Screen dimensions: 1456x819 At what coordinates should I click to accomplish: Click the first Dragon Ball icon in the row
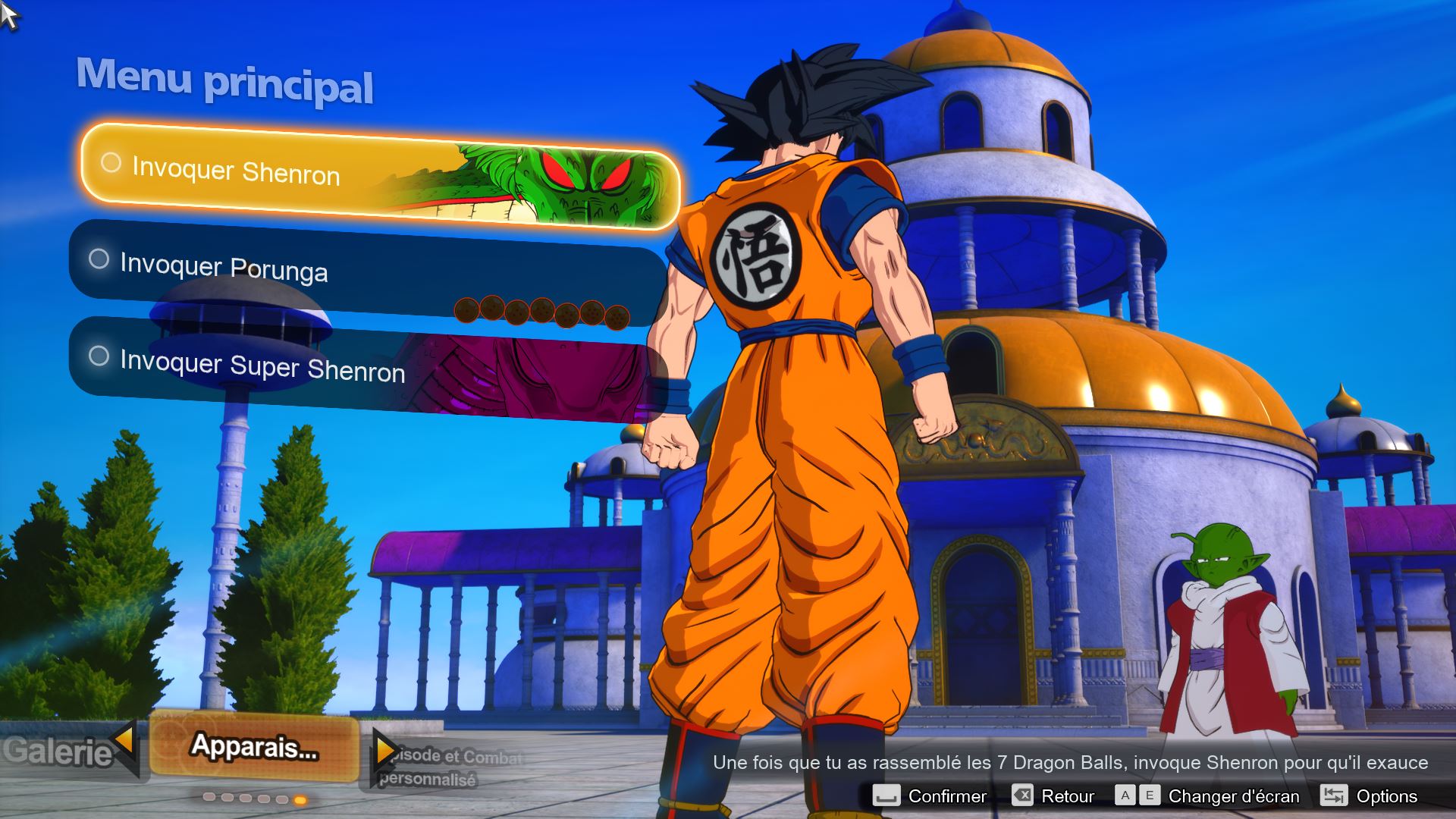pos(467,311)
